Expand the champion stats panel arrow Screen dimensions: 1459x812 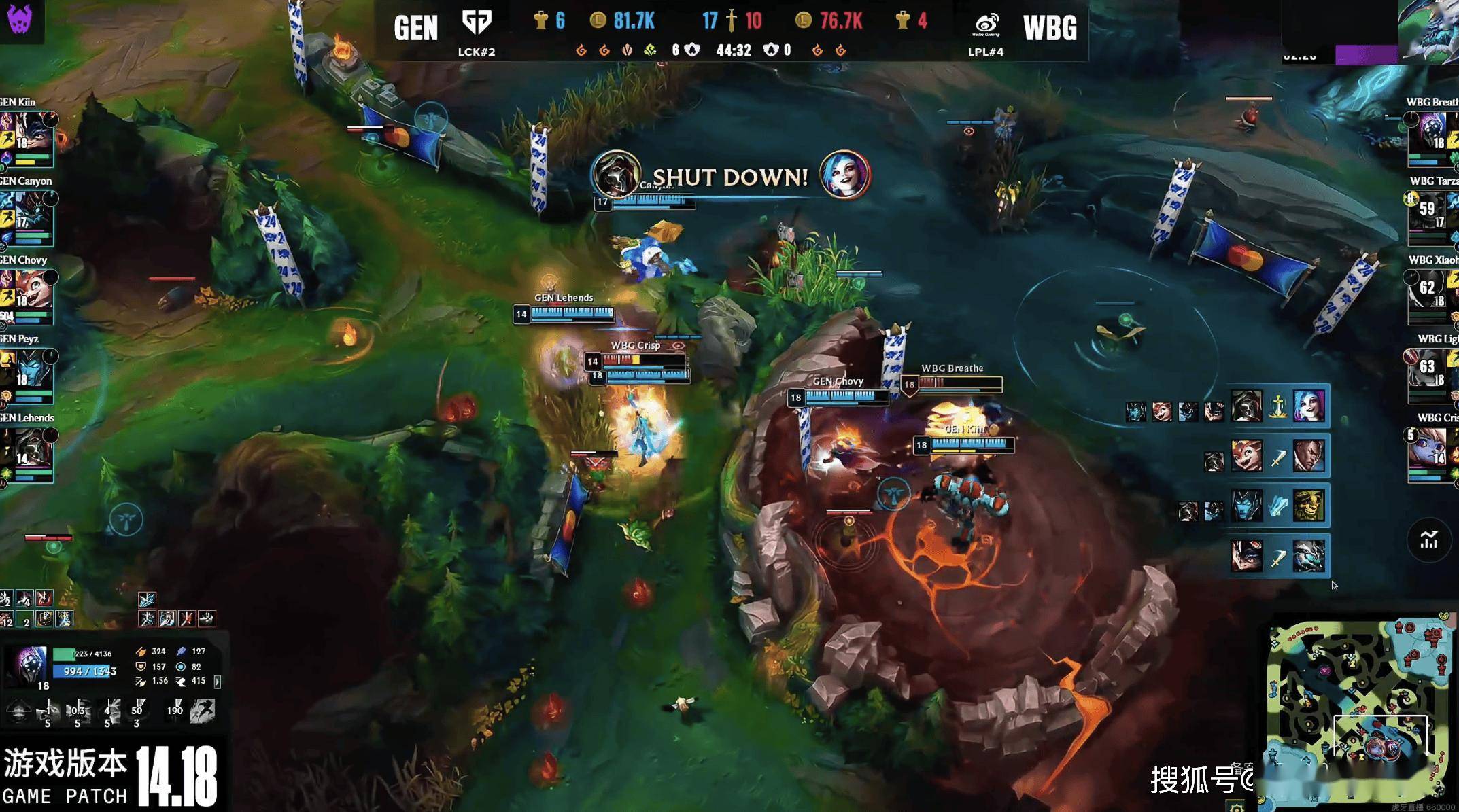click(x=218, y=681)
